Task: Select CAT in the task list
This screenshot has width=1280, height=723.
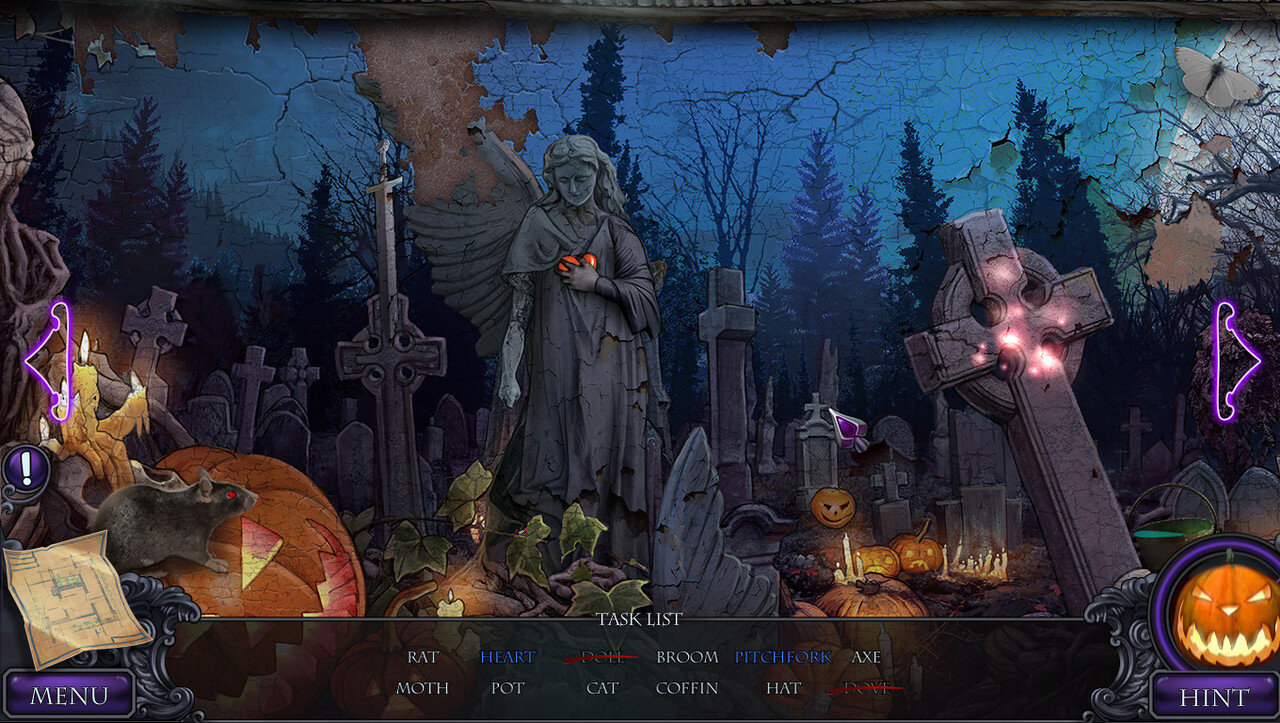Action: [602, 688]
